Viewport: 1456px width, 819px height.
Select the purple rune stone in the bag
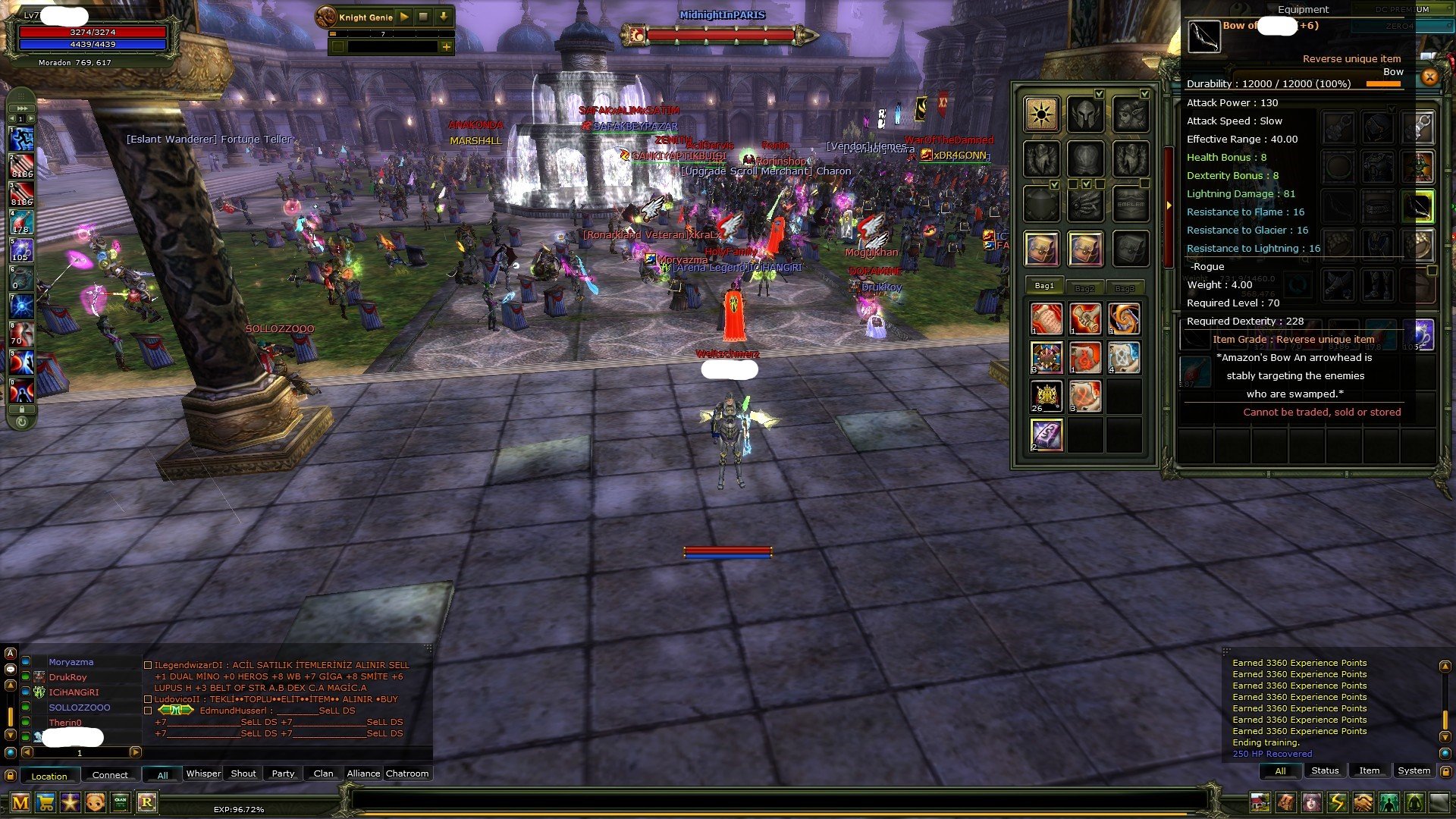[x=1046, y=435]
